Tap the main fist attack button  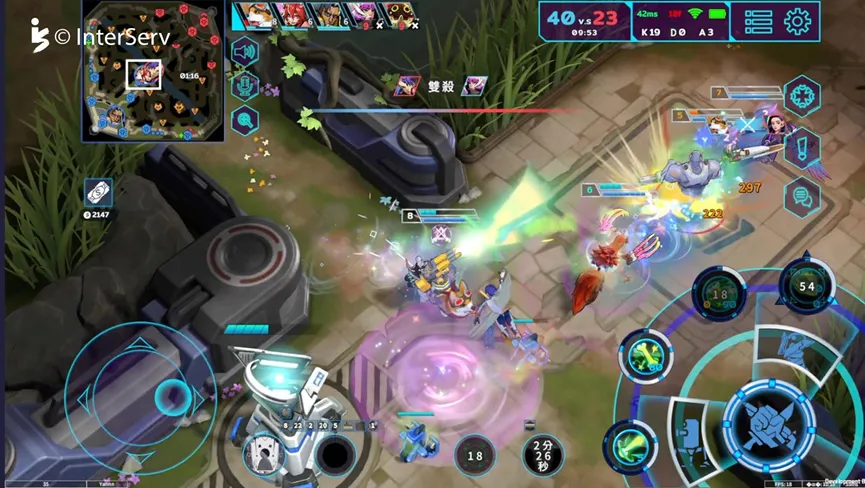[x=769, y=423]
